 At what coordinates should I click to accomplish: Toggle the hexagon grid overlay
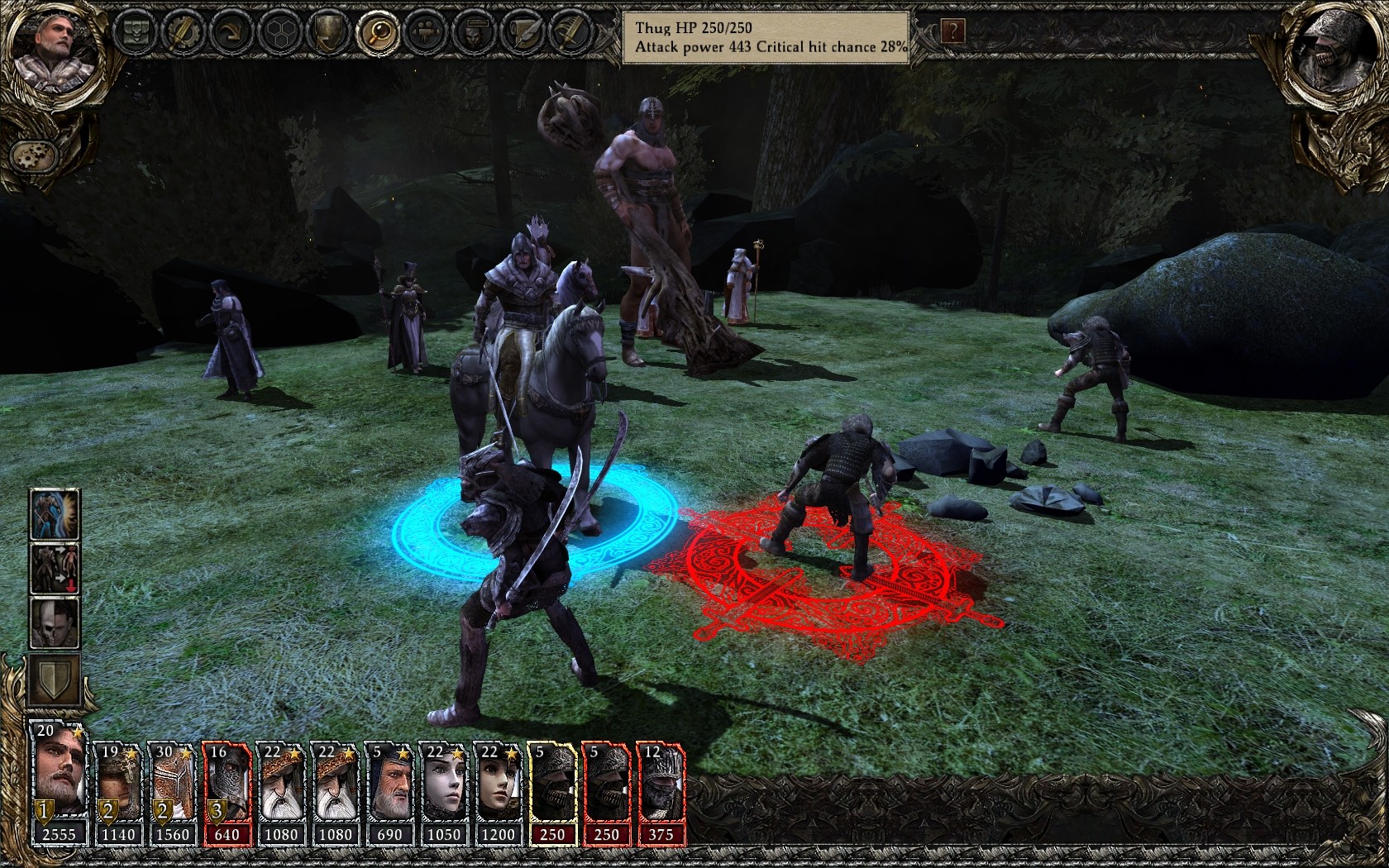(x=281, y=31)
